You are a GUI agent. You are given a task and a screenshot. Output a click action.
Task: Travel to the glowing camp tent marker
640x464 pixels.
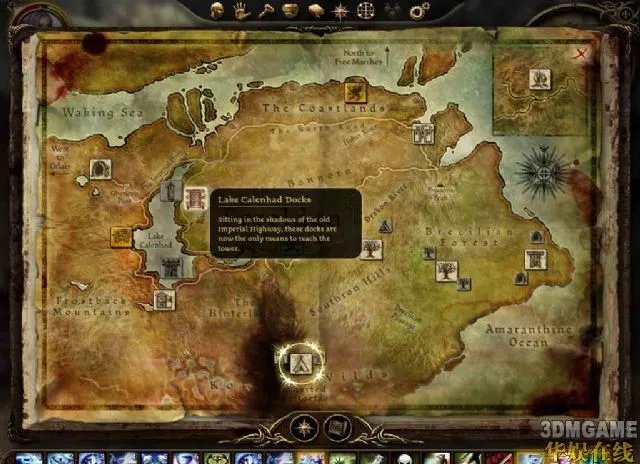(297, 361)
